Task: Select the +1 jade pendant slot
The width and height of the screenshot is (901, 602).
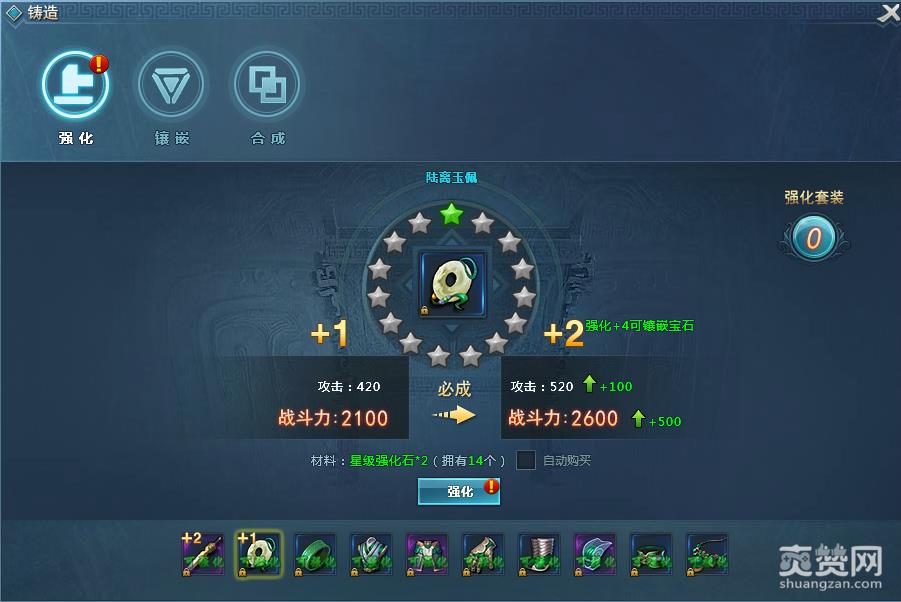Action: pyautogui.click(x=259, y=554)
